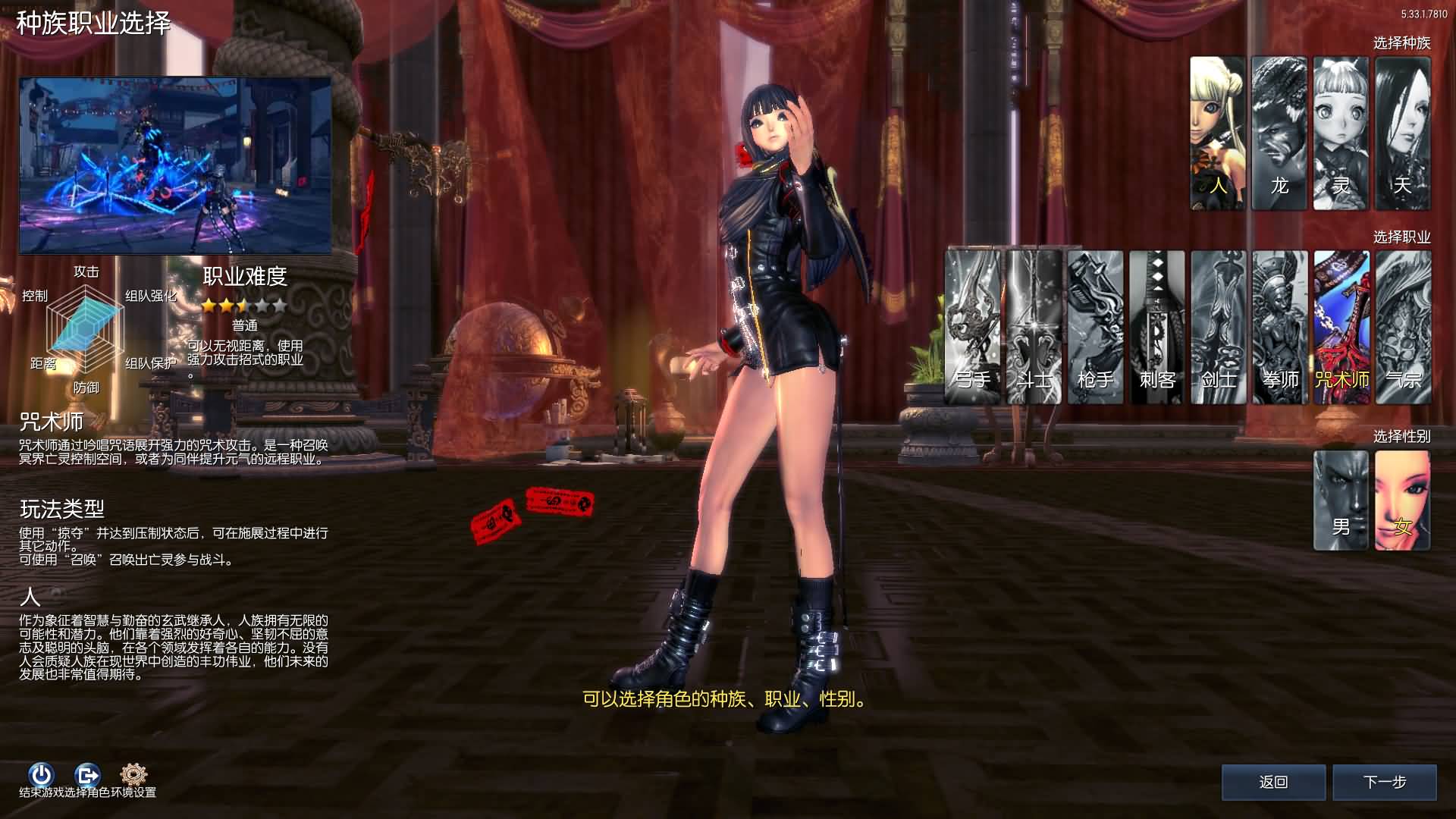Choose the 龙 (Gon) race portrait
This screenshot has width=1456, height=819.
1279,133
